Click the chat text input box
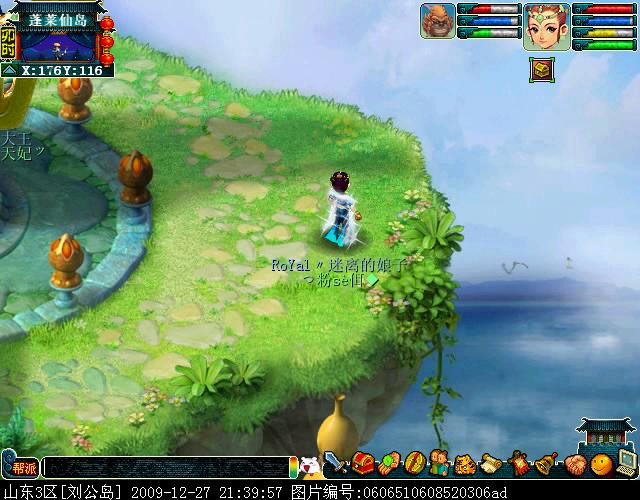 (x=165, y=467)
